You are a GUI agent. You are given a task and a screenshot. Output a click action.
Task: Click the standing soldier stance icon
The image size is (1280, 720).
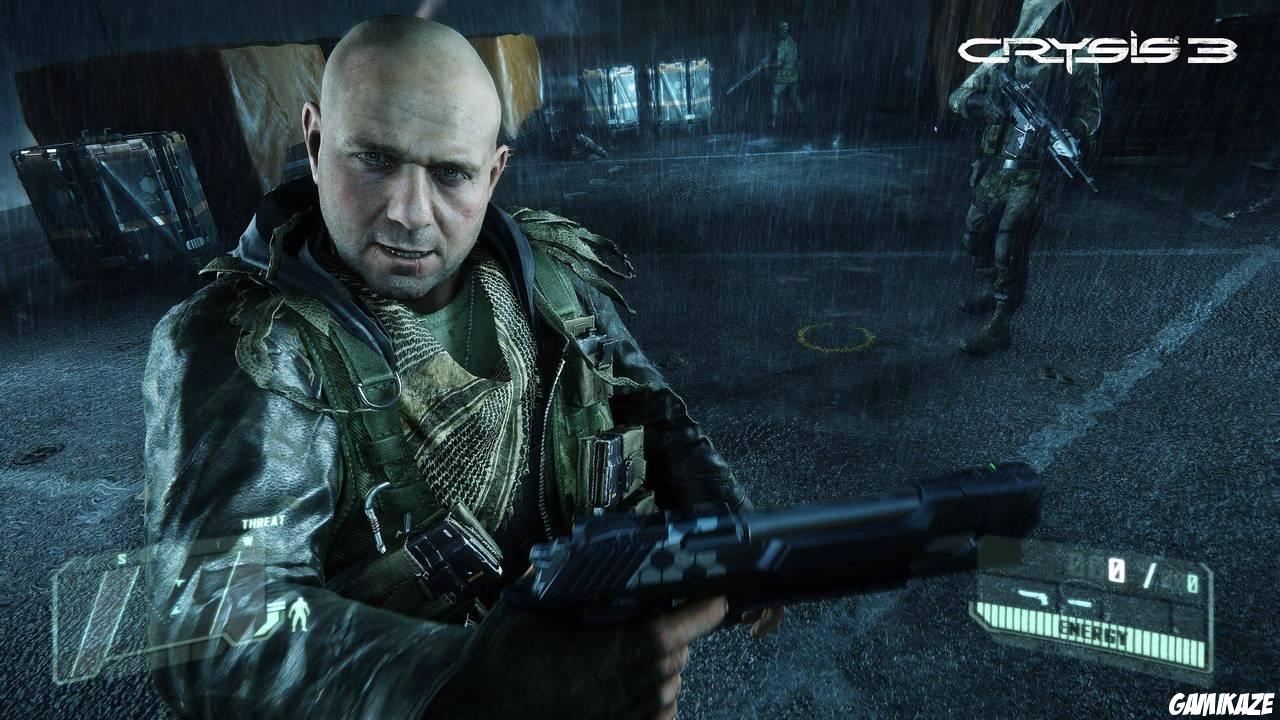(299, 615)
